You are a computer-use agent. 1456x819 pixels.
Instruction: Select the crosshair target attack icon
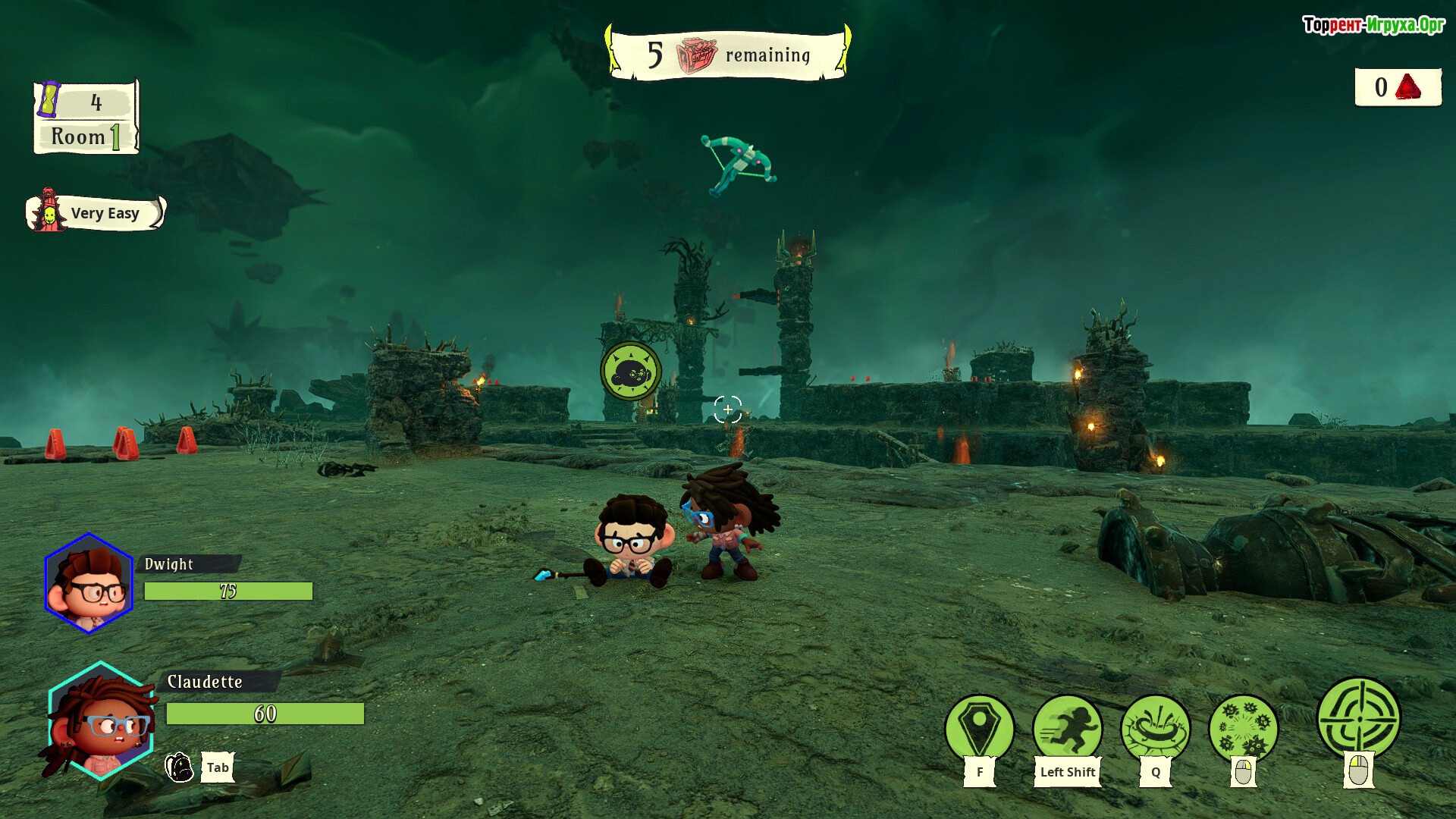click(x=1358, y=718)
